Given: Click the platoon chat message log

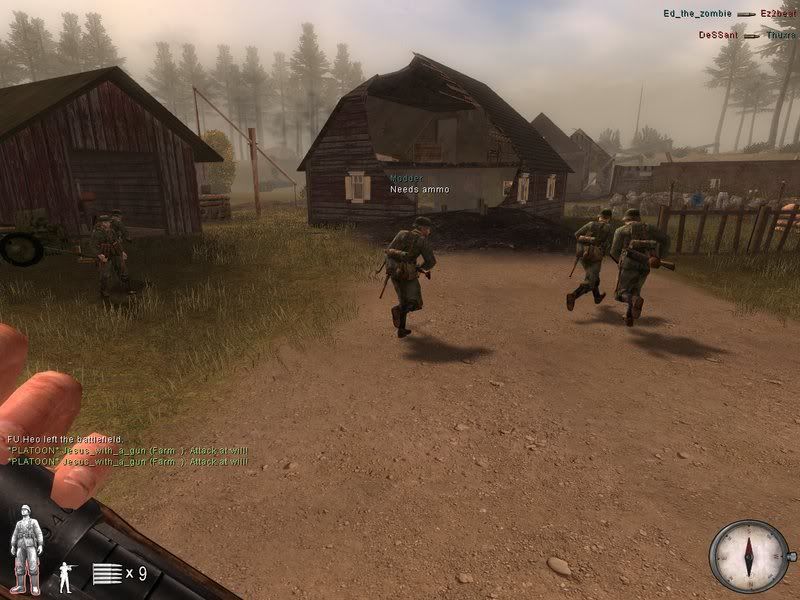Looking at the screenshot, I should click(127, 451).
